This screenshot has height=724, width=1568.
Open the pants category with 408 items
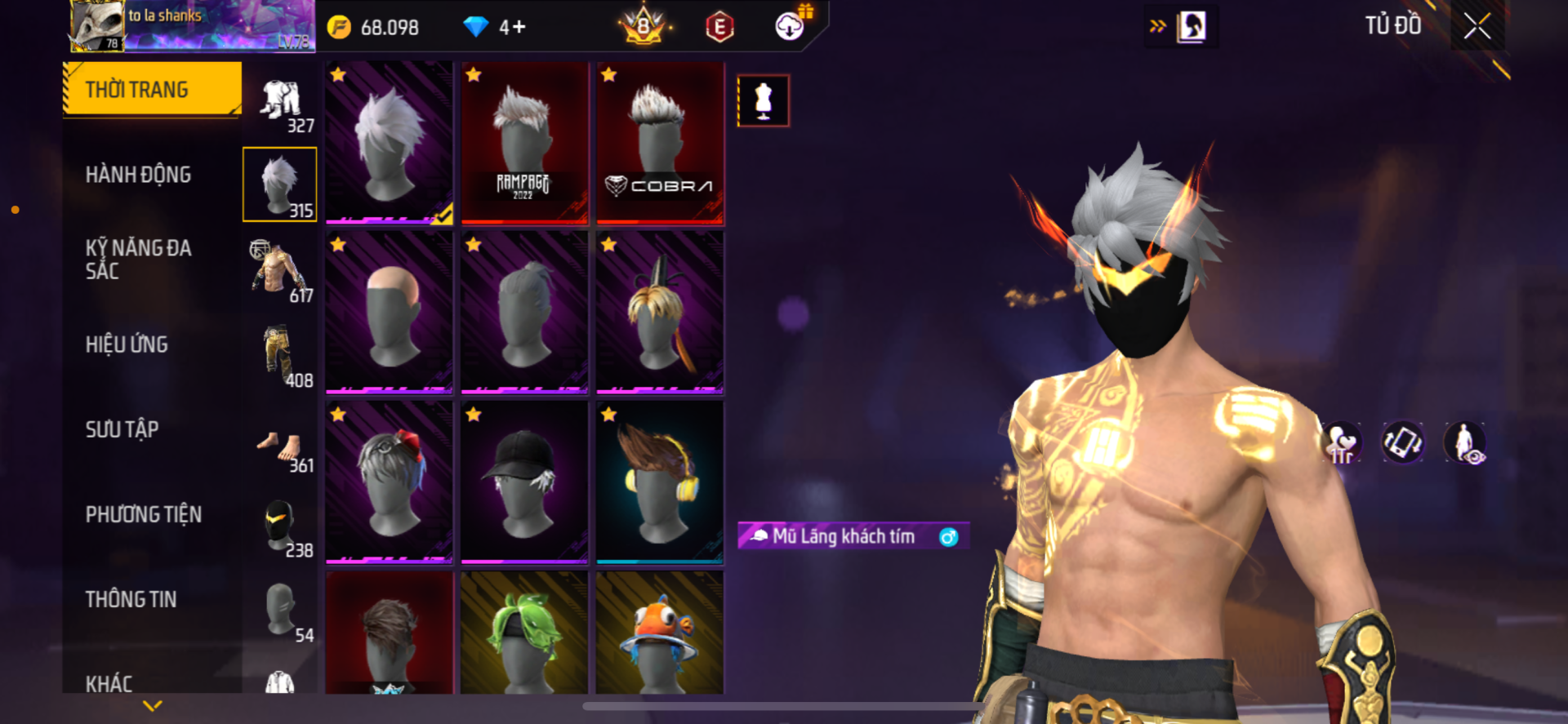(280, 356)
